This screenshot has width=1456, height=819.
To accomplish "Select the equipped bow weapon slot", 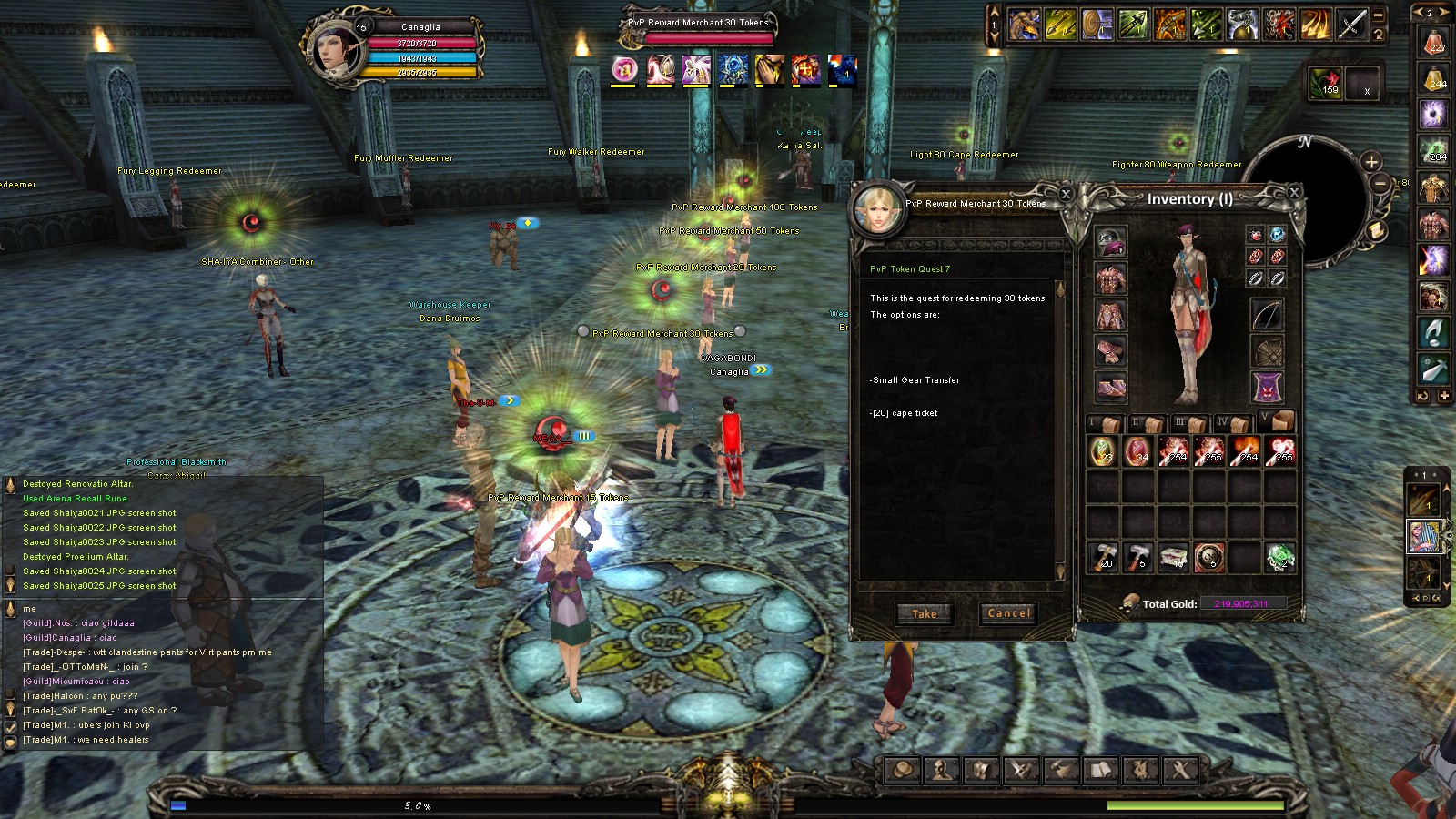I will [1267, 315].
